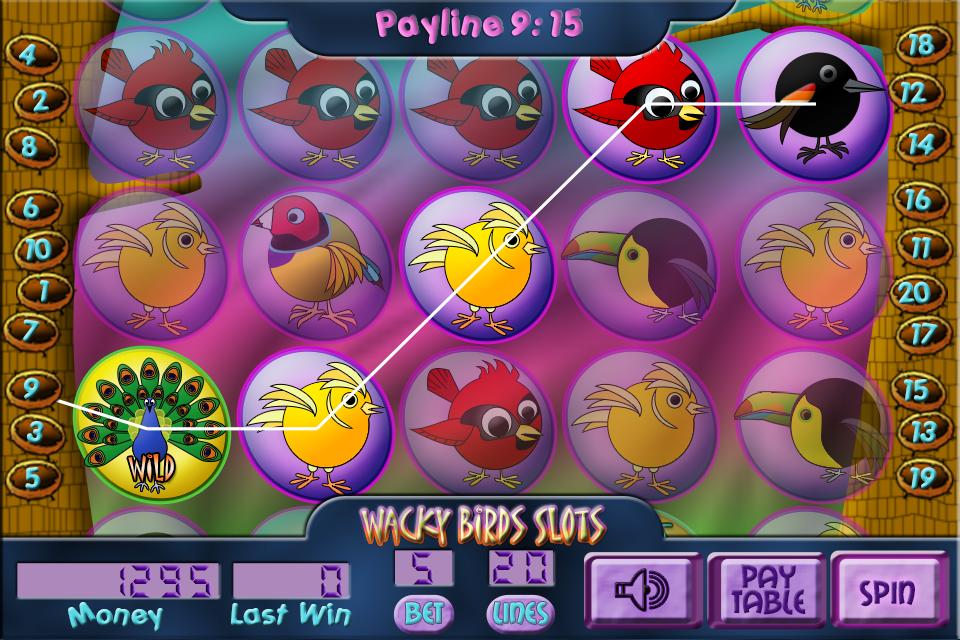Change the number of Lines
Screen dimensions: 960x640
521,610
